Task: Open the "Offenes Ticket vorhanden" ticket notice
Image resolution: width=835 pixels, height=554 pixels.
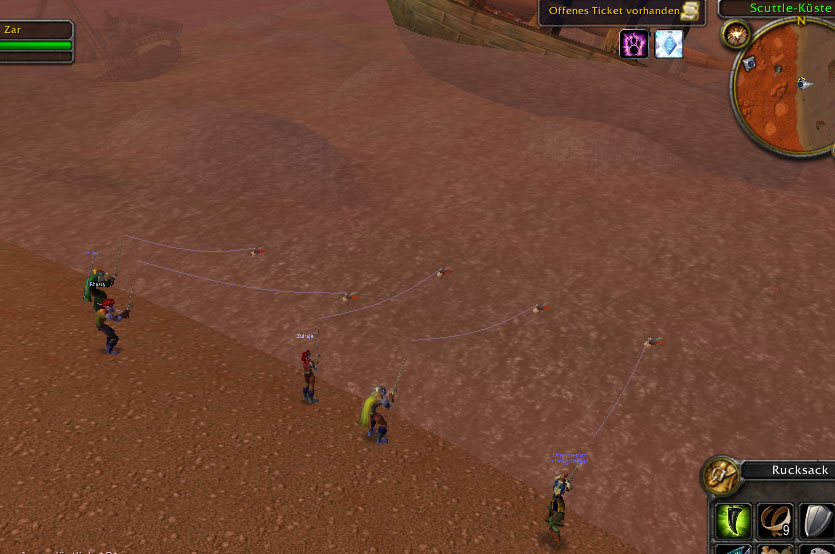Action: click(x=622, y=11)
